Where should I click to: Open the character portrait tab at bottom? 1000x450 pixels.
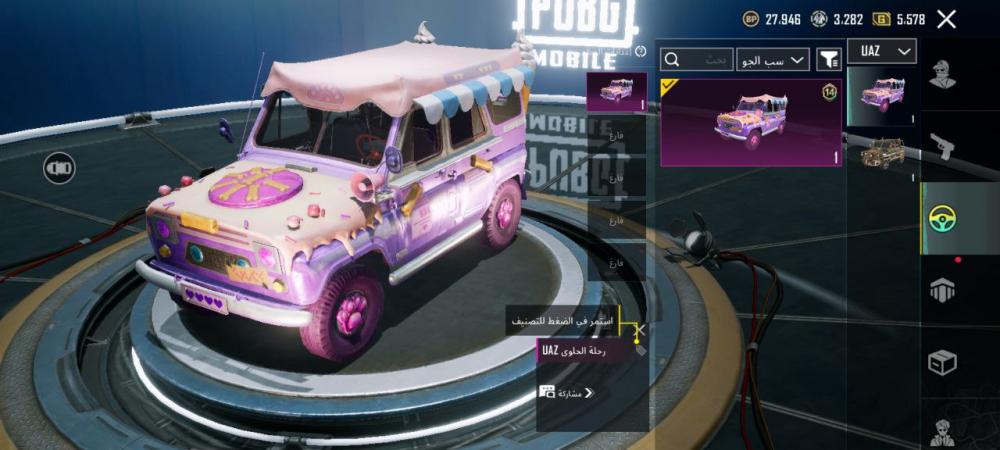click(942, 432)
